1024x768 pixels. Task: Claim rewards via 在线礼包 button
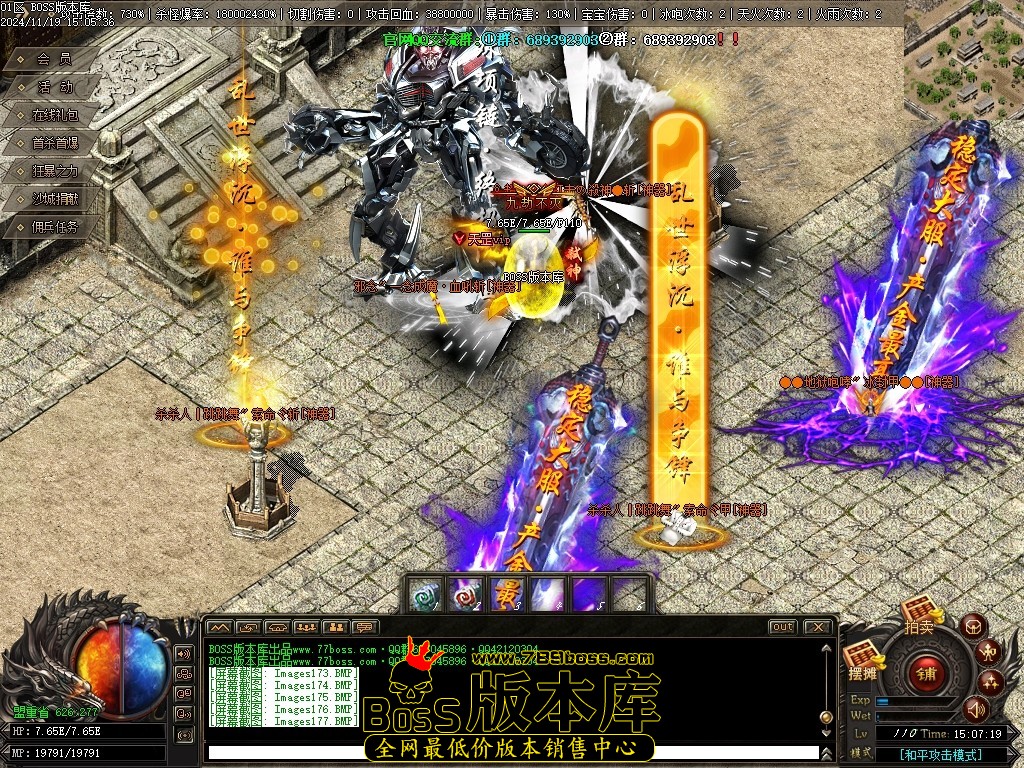pos(54,115)
